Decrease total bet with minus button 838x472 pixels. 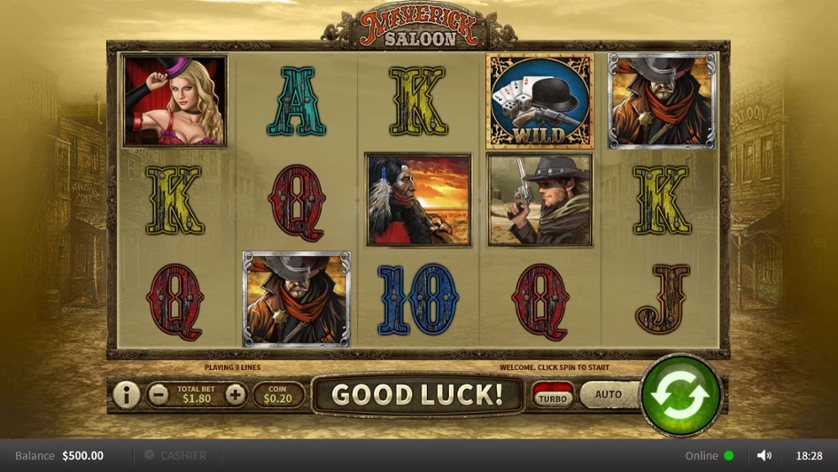coord(158,394)
